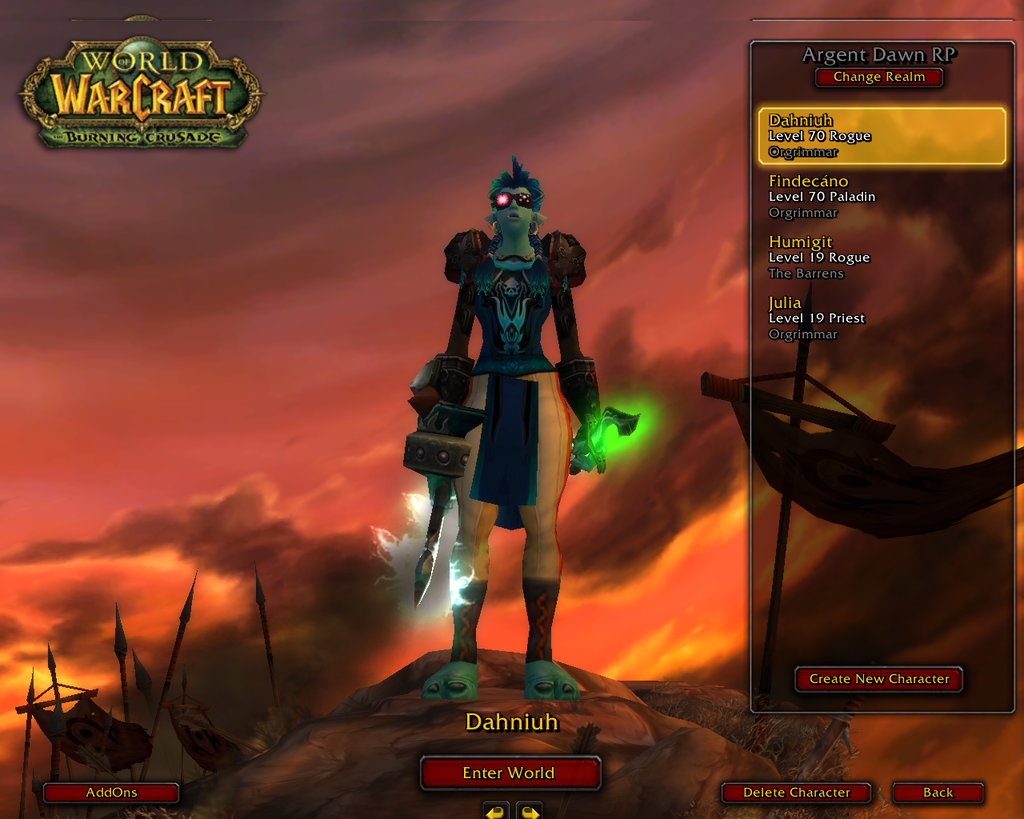This screenshot has height=819, width=1024.
Task: Go back with the Back button
Action: 937,793
